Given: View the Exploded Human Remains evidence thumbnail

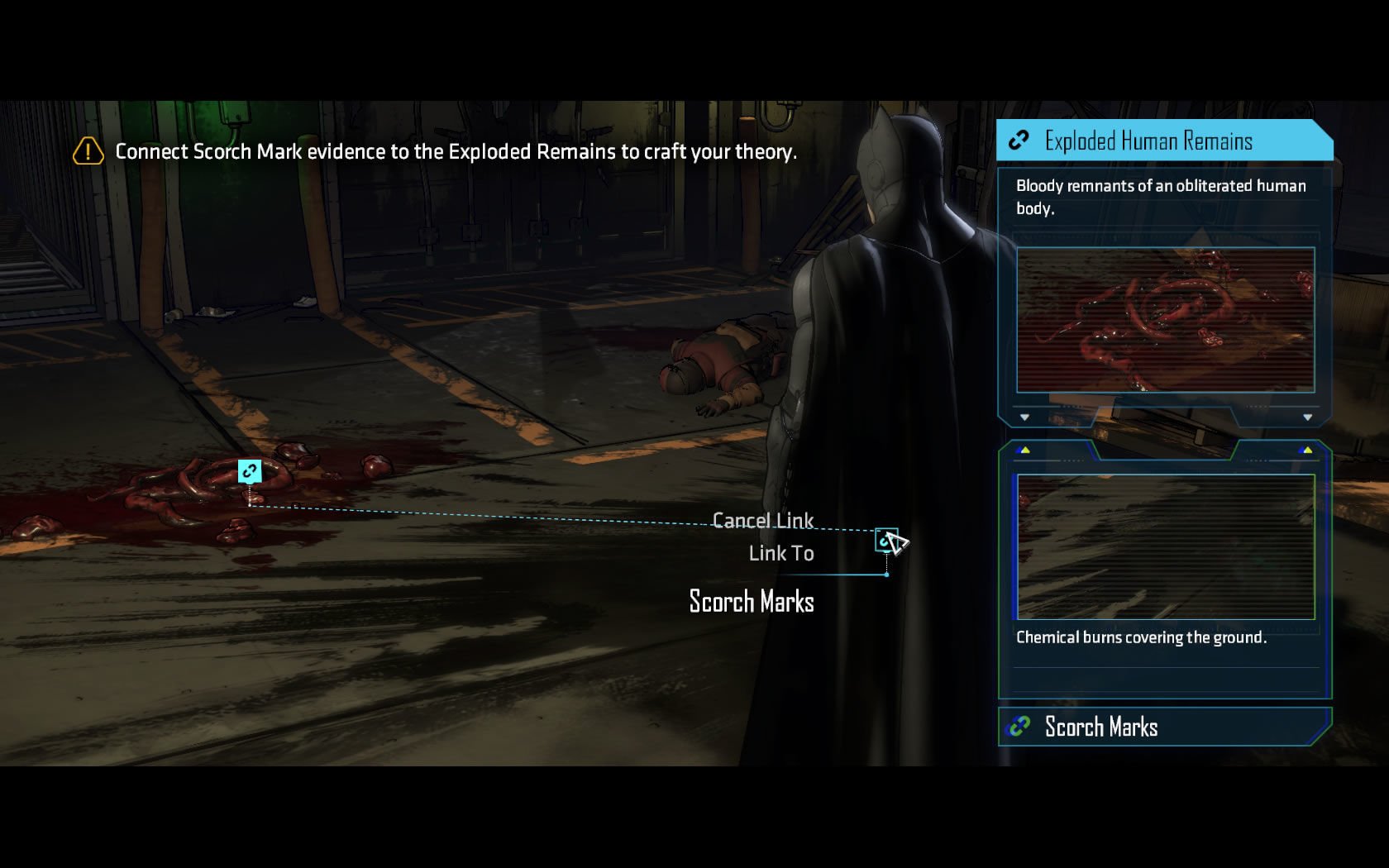Looking at the screenshot, I should click(1165, 319).
